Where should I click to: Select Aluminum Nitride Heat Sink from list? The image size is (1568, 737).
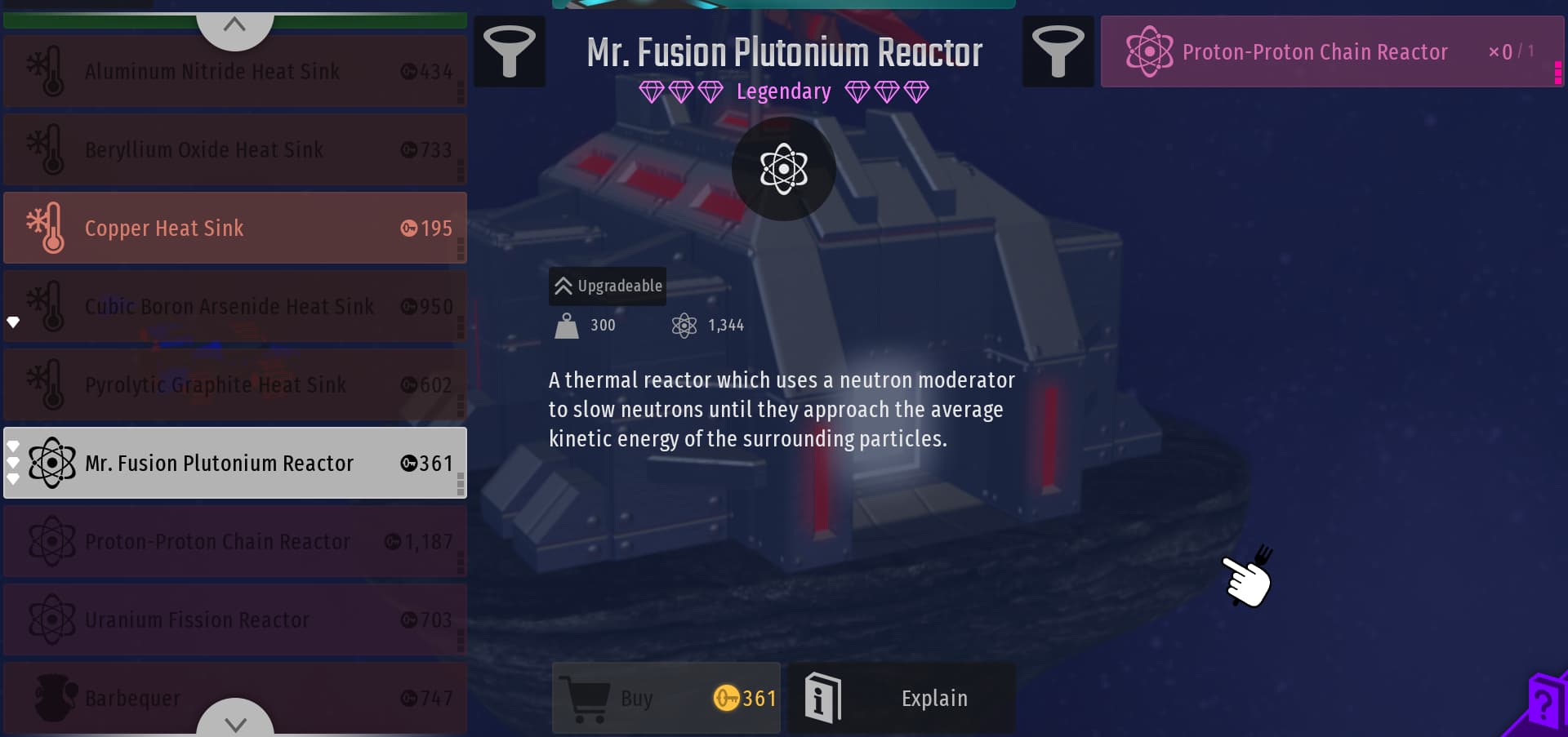235,72
